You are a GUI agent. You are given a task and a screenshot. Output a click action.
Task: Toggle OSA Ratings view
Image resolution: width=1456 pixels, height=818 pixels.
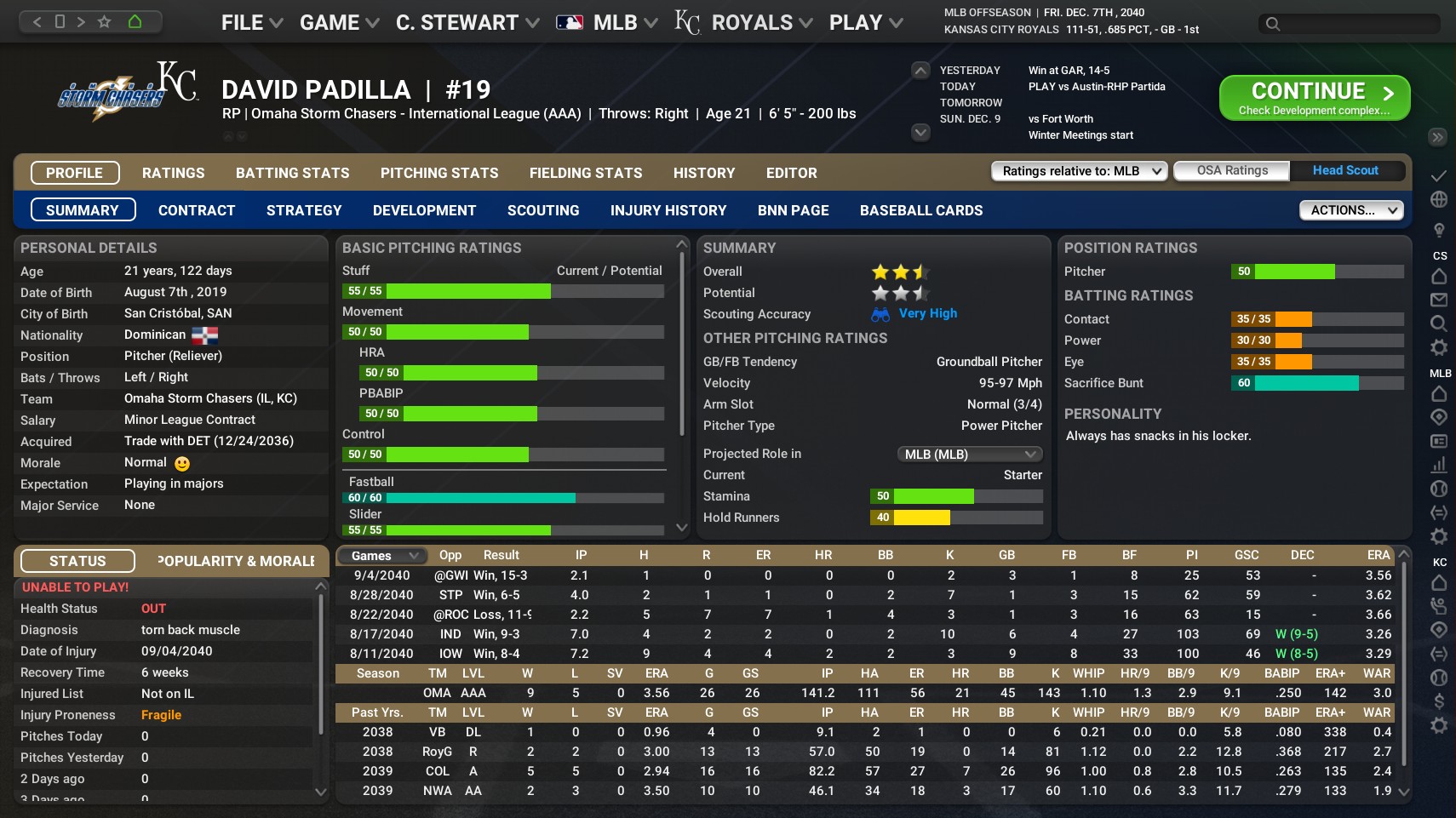pos(1231,170)
